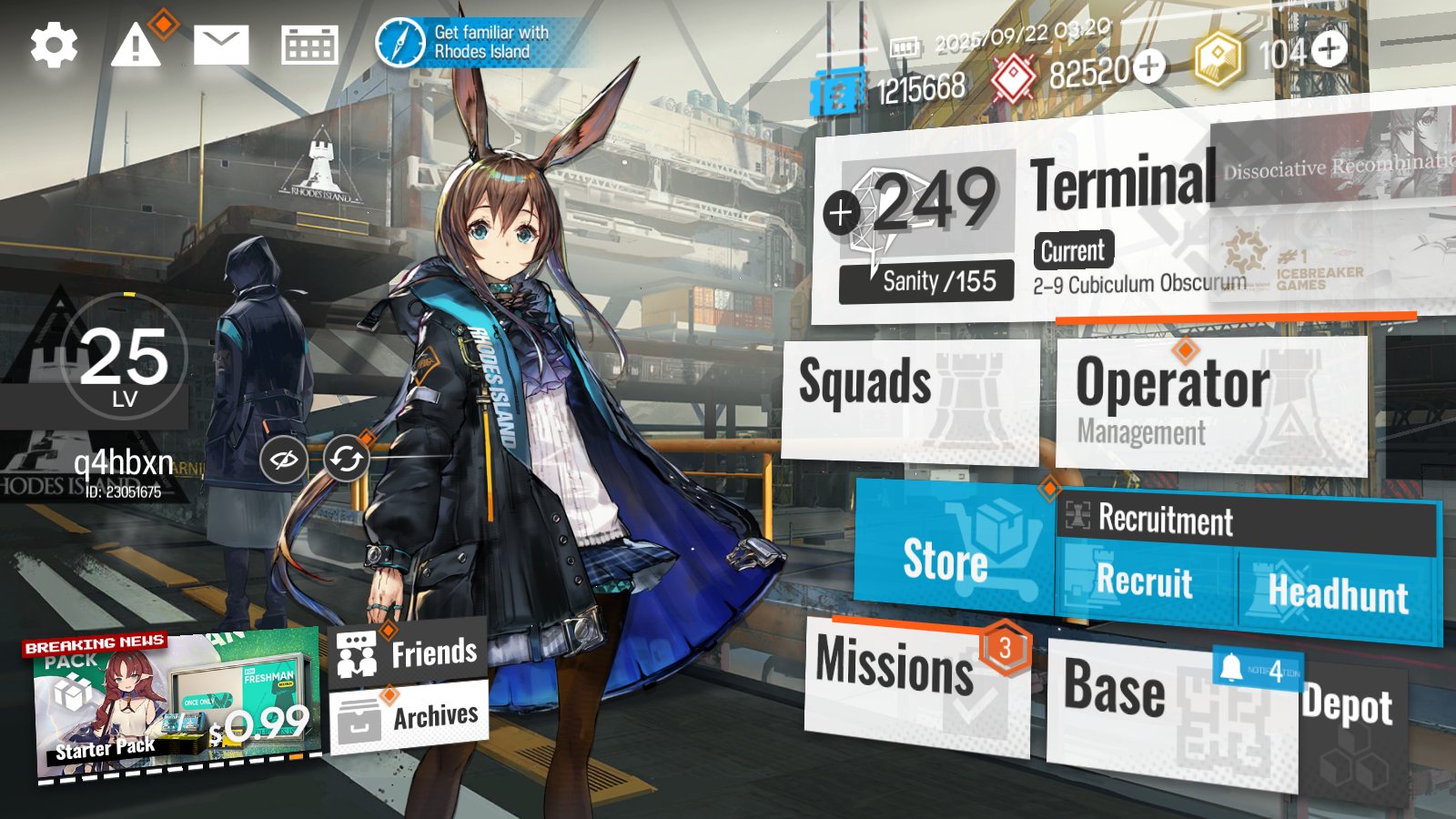Image resolution: width=1456 pixels, height=819 pixels.
Task: Select the Recruit button
Action: [1145, 582]
